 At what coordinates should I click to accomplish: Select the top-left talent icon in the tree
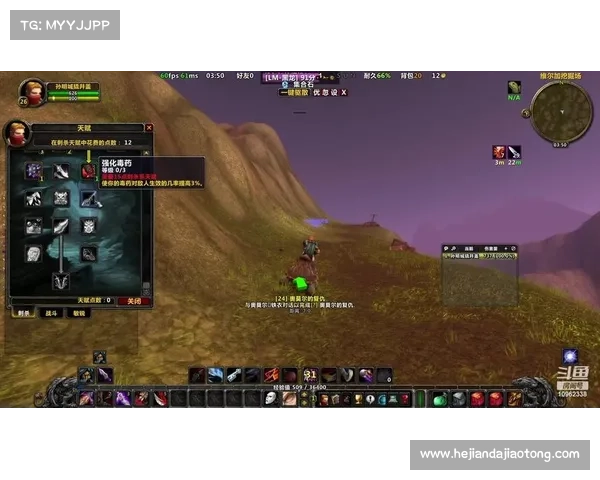point(34,172)
